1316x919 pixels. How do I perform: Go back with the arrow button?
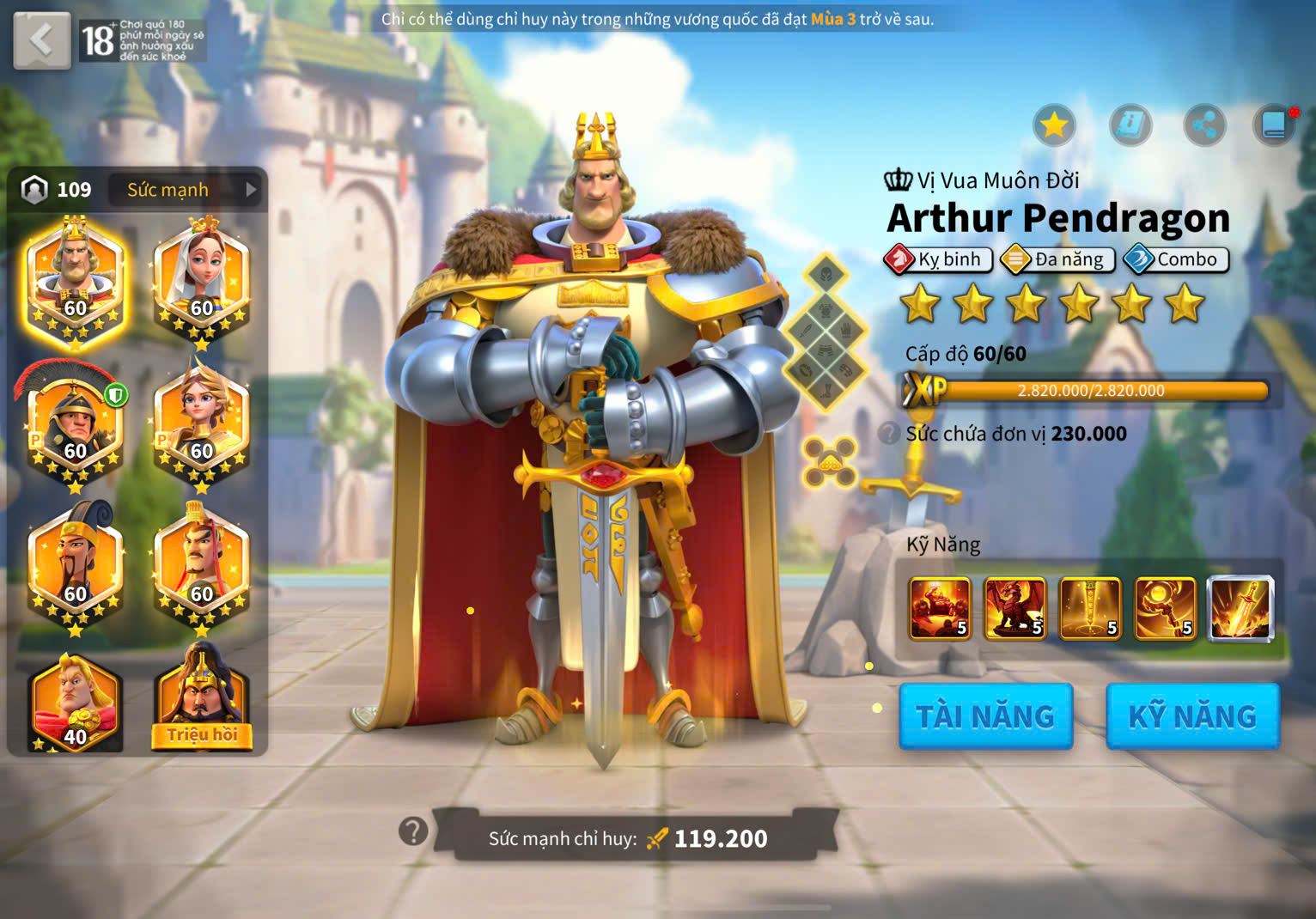pos(41,40)
